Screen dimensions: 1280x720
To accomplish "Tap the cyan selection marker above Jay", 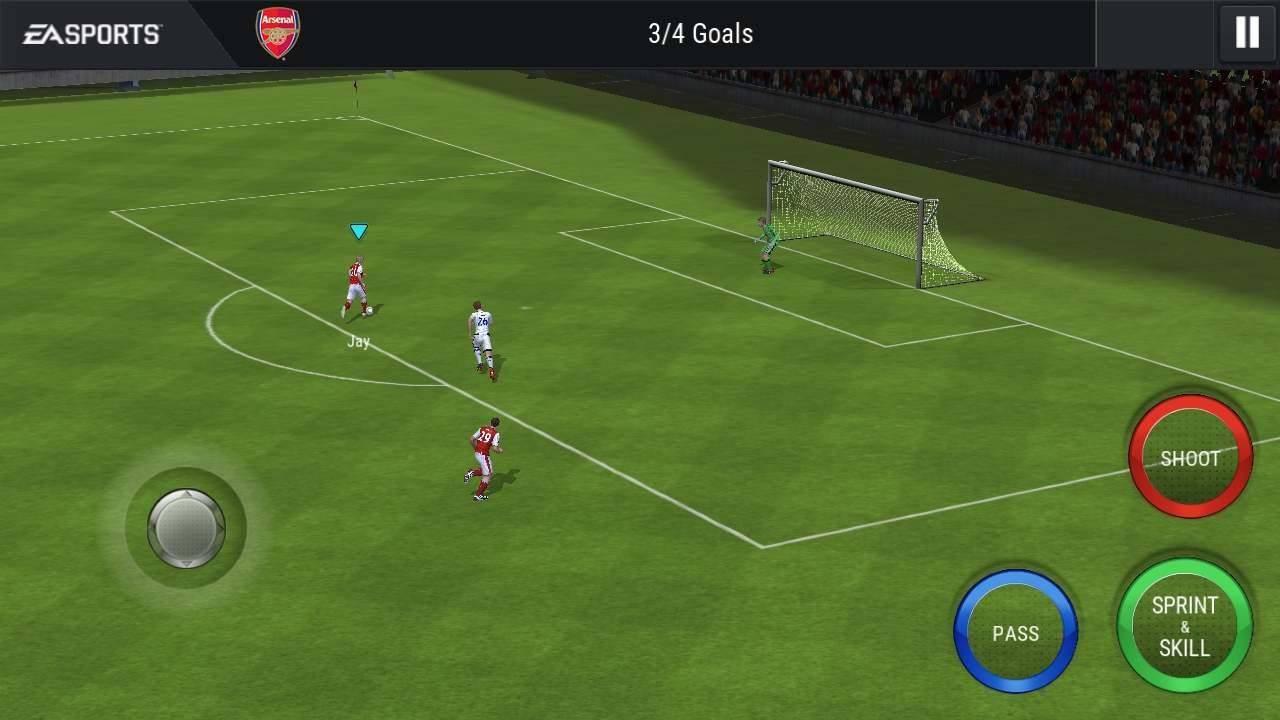I will pyautogui.click(x=357, y=231).
